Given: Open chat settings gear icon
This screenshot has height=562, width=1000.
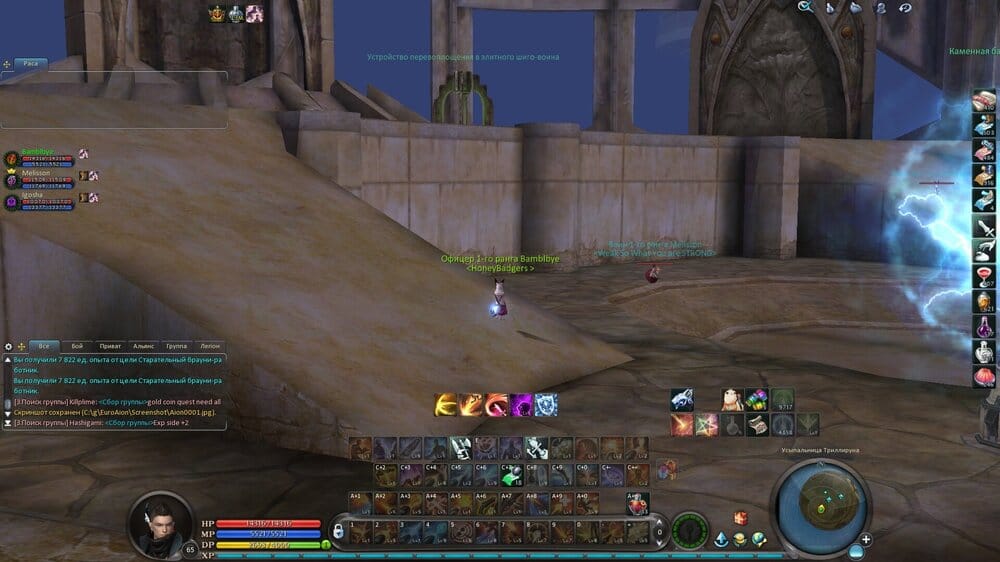Looking at the screenshot, I should coord(9,346).
